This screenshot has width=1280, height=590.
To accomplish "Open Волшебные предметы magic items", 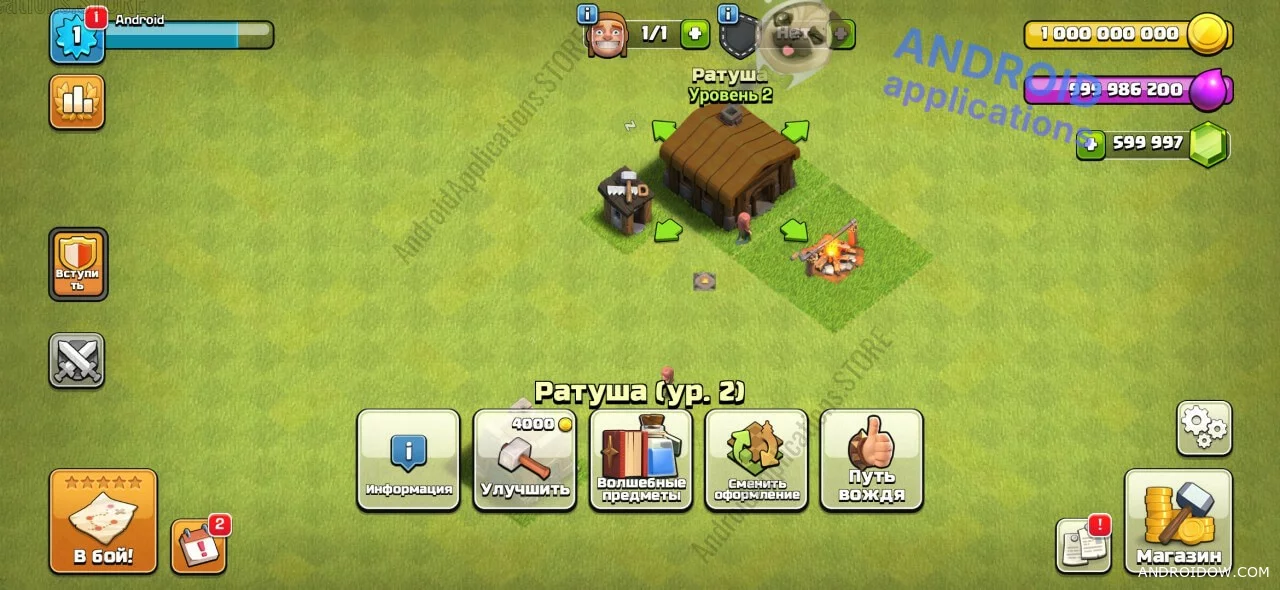I will click(x=640, y=459).
